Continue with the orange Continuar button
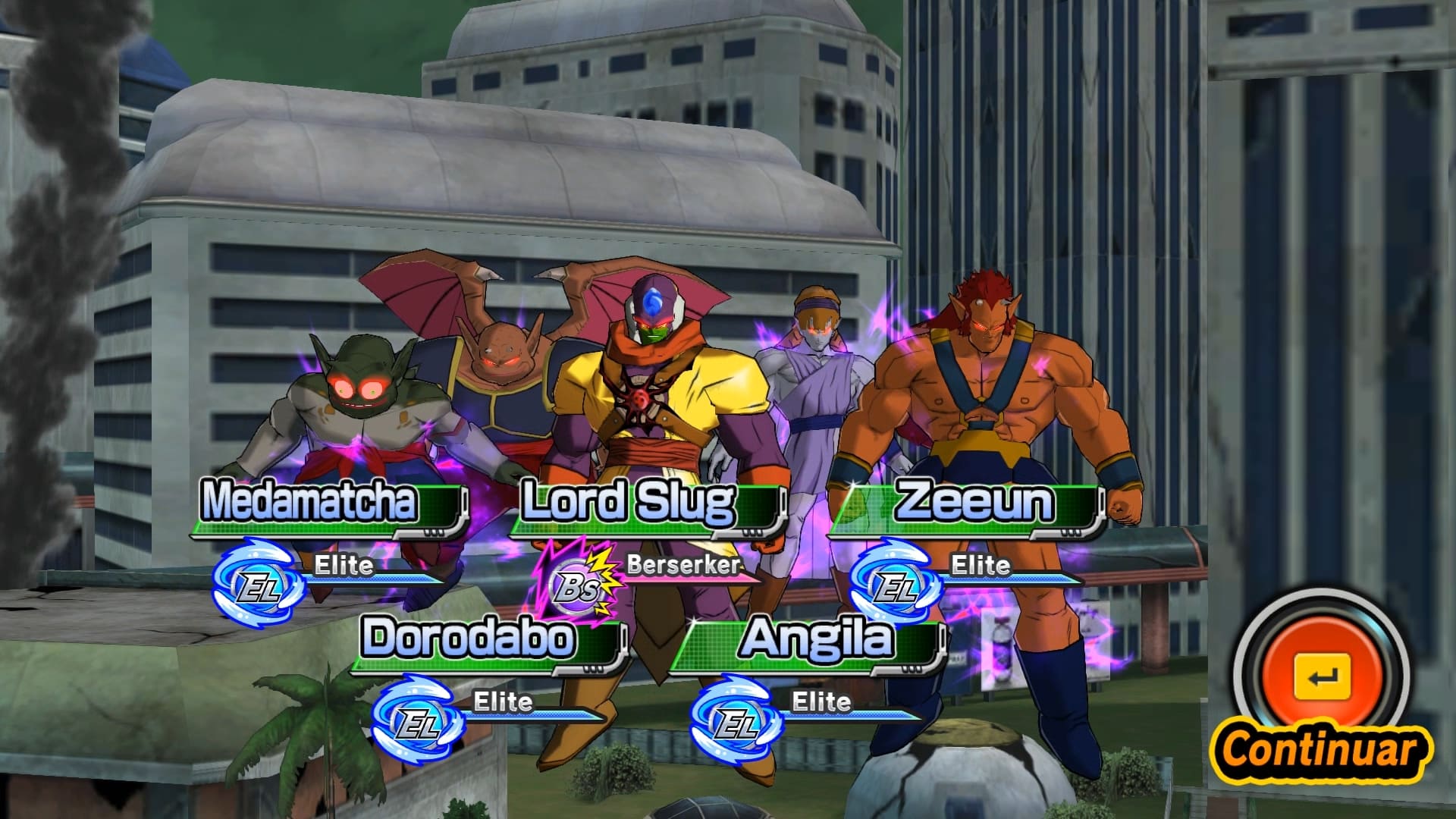1456x819 pixels. pos(1322,677)
